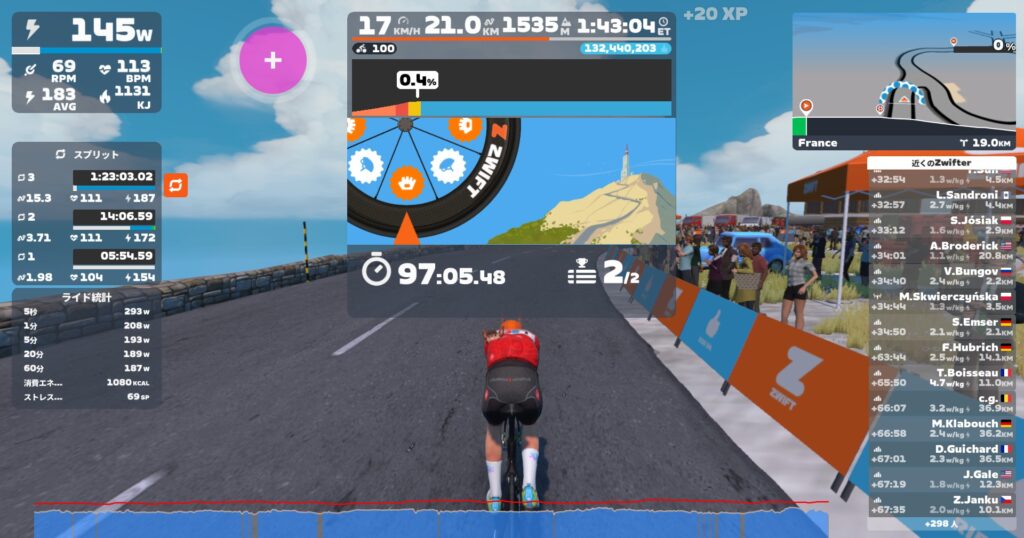Image resolution: width=1024 pixels, height=538 pixels.
Task: Click the スプリット splits panel header
Action: point(86,155)
